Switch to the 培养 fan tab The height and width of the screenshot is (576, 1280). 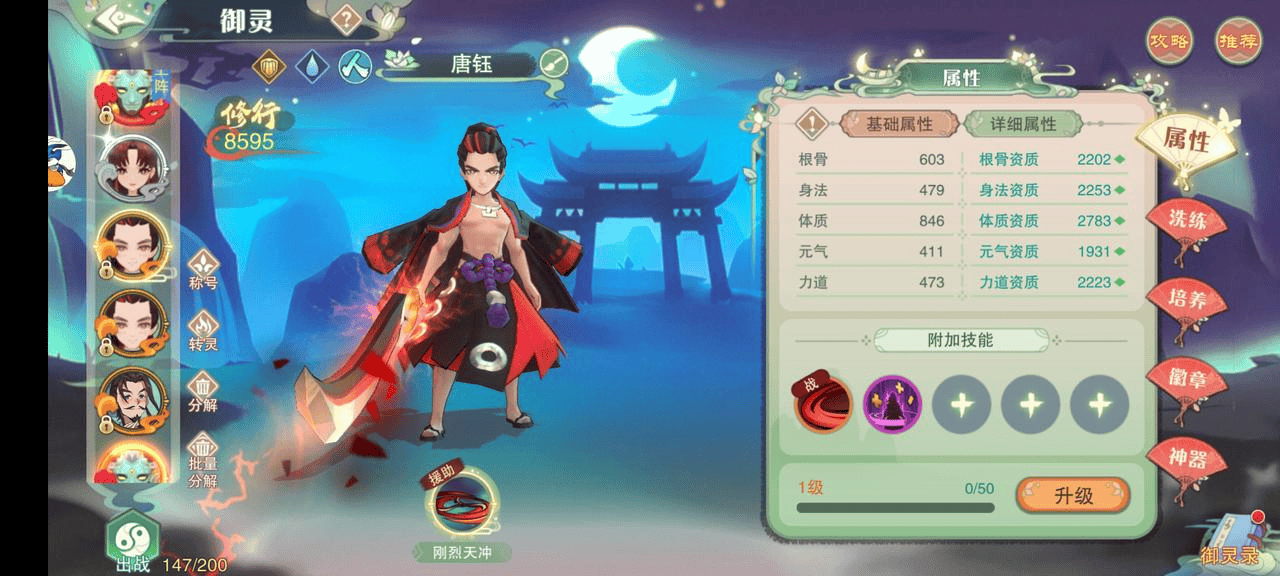tap(1186, 300)
